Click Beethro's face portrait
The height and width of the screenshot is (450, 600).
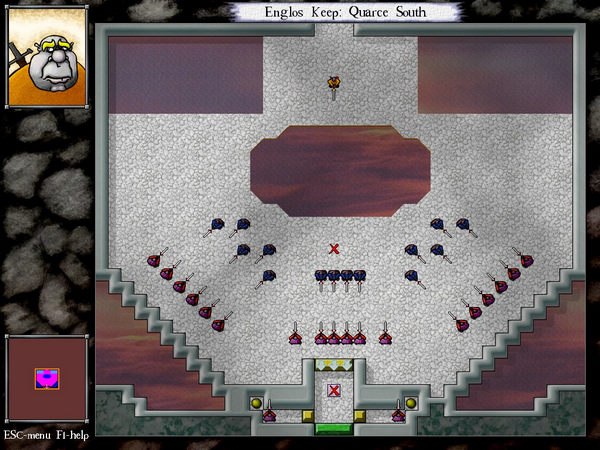point(46,62)
